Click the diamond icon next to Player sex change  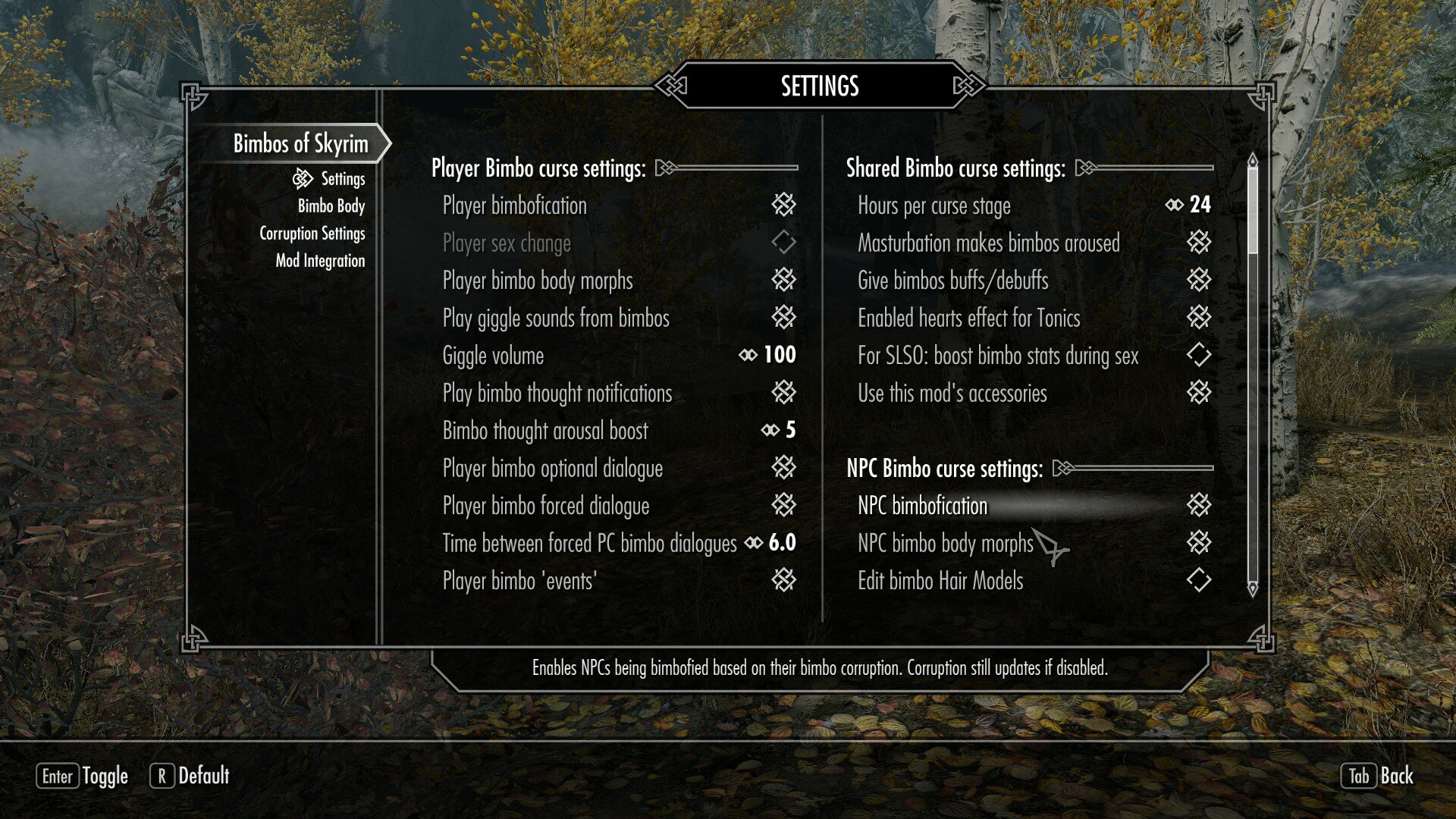tap(785, 243)
